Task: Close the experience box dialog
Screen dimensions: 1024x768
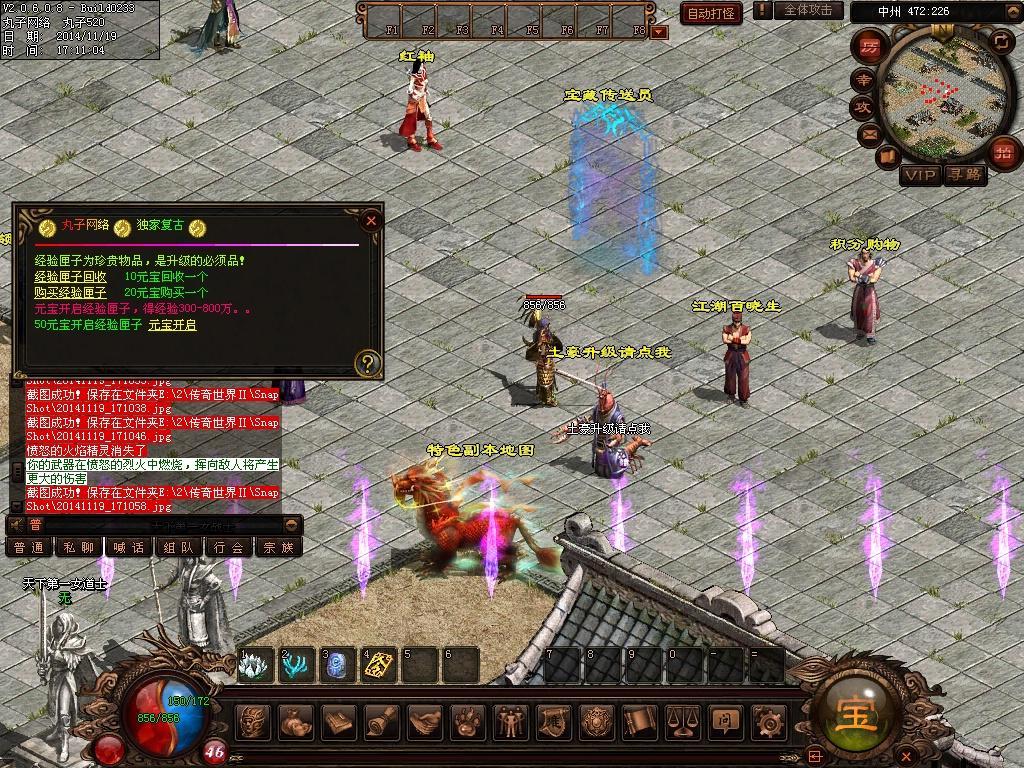Action: coord(371,220)
